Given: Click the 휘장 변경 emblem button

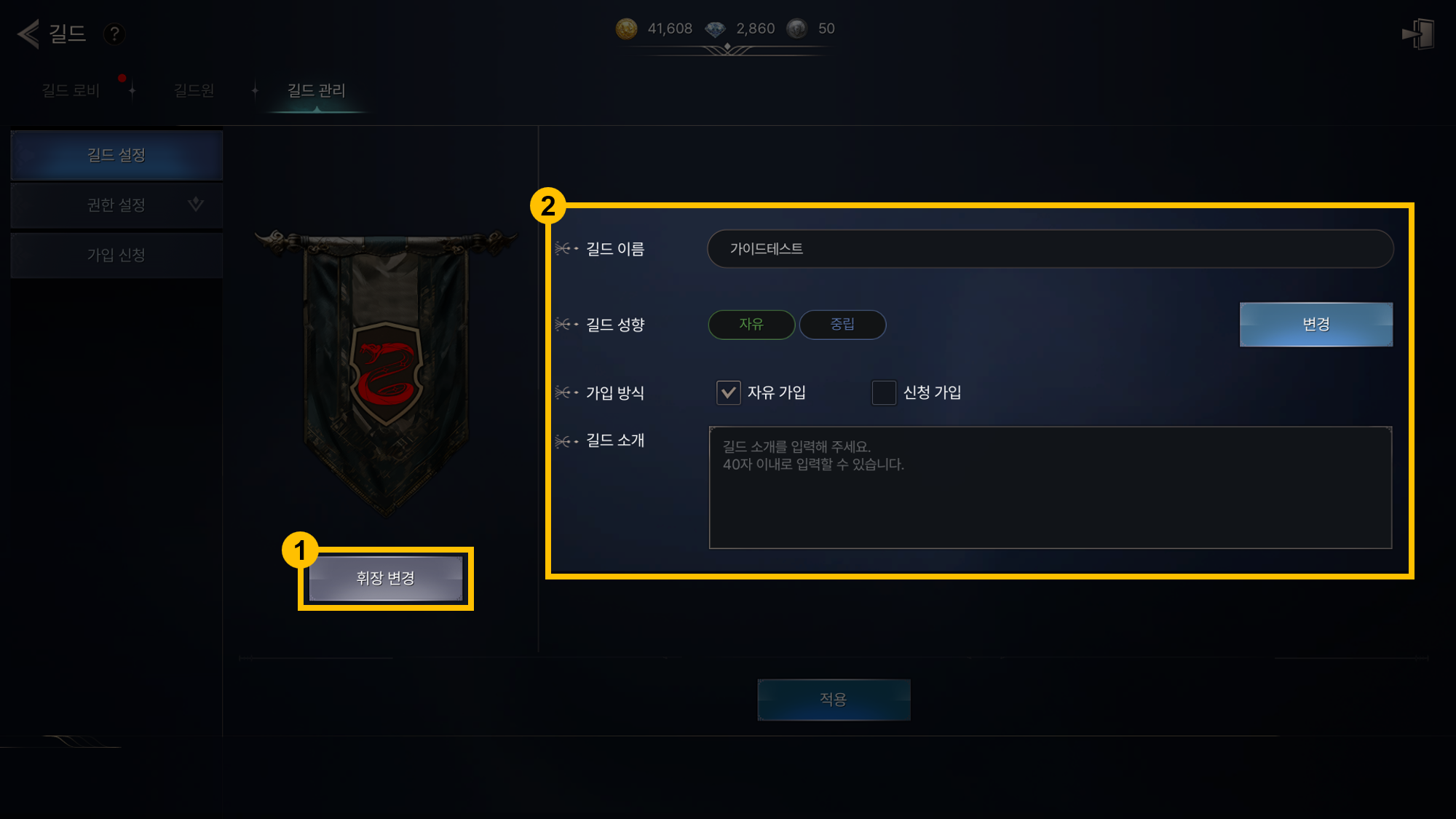Looking at the screenshot, I should pos(385,578).
